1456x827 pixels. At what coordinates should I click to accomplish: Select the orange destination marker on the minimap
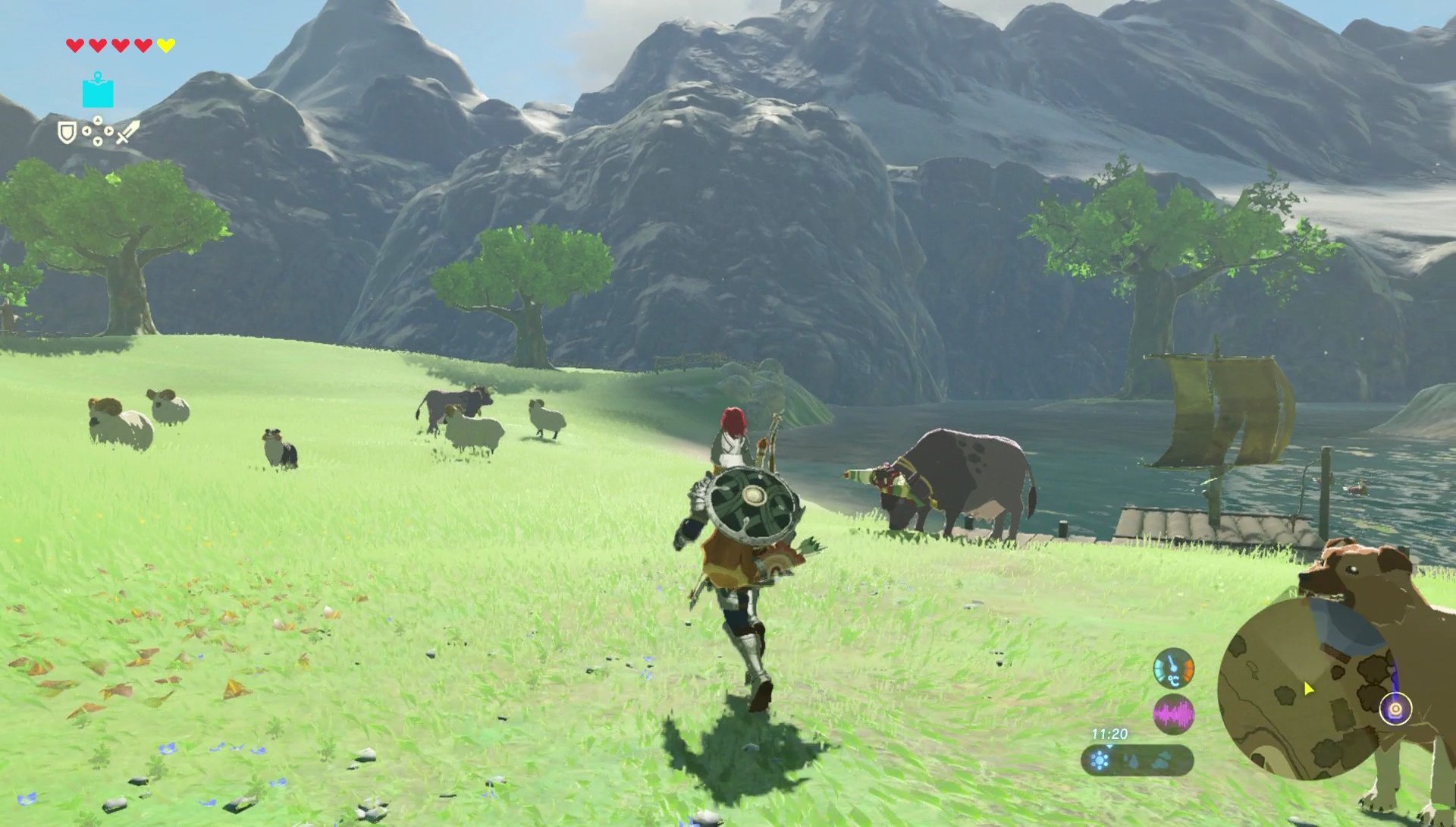[x=1395, y=709]
